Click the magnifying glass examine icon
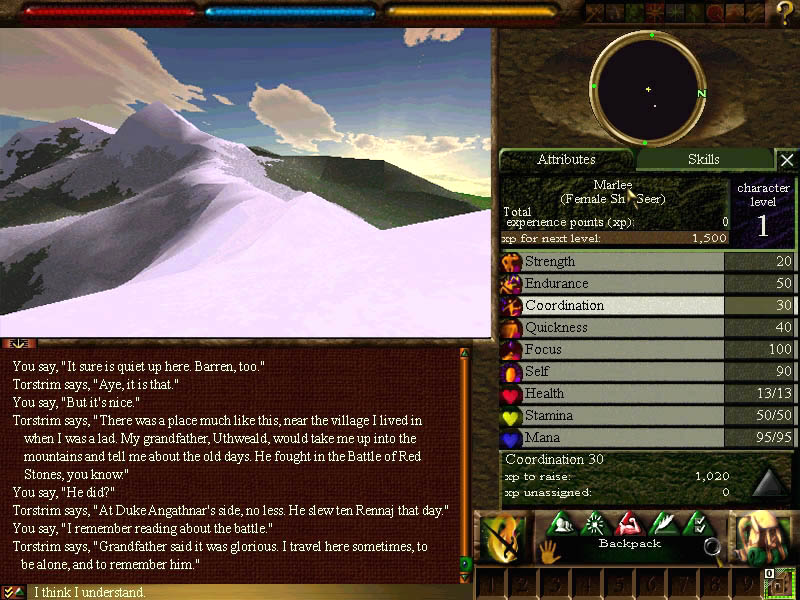This screenshot has height=600, width=800. (713, 546)
